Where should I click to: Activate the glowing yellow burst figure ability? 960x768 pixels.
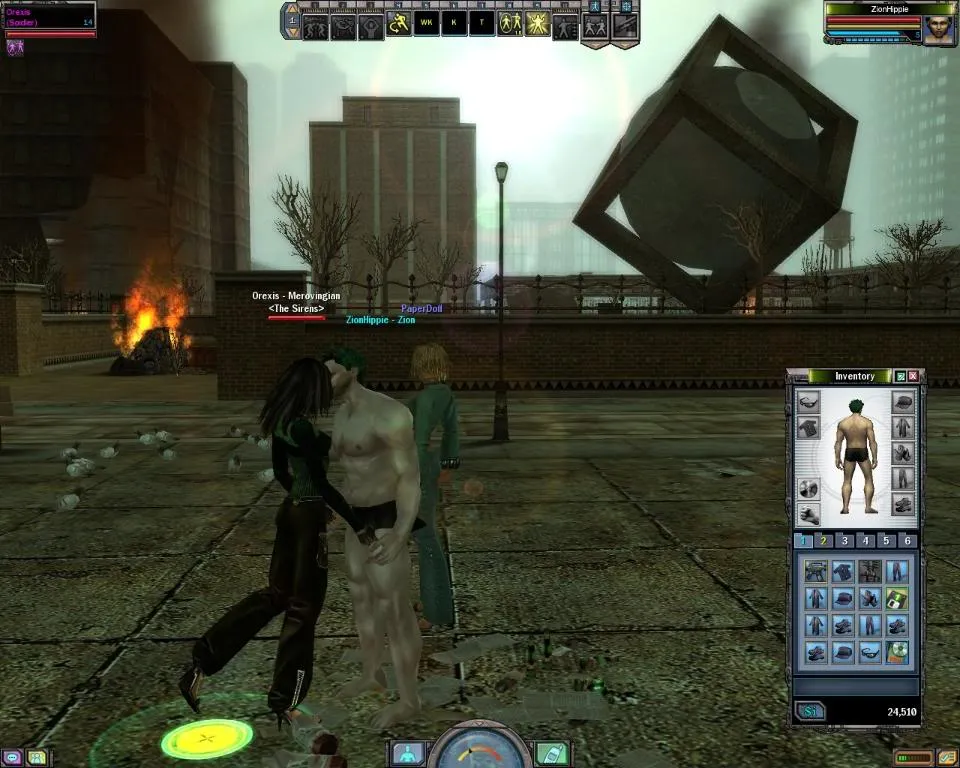(537, 23)
